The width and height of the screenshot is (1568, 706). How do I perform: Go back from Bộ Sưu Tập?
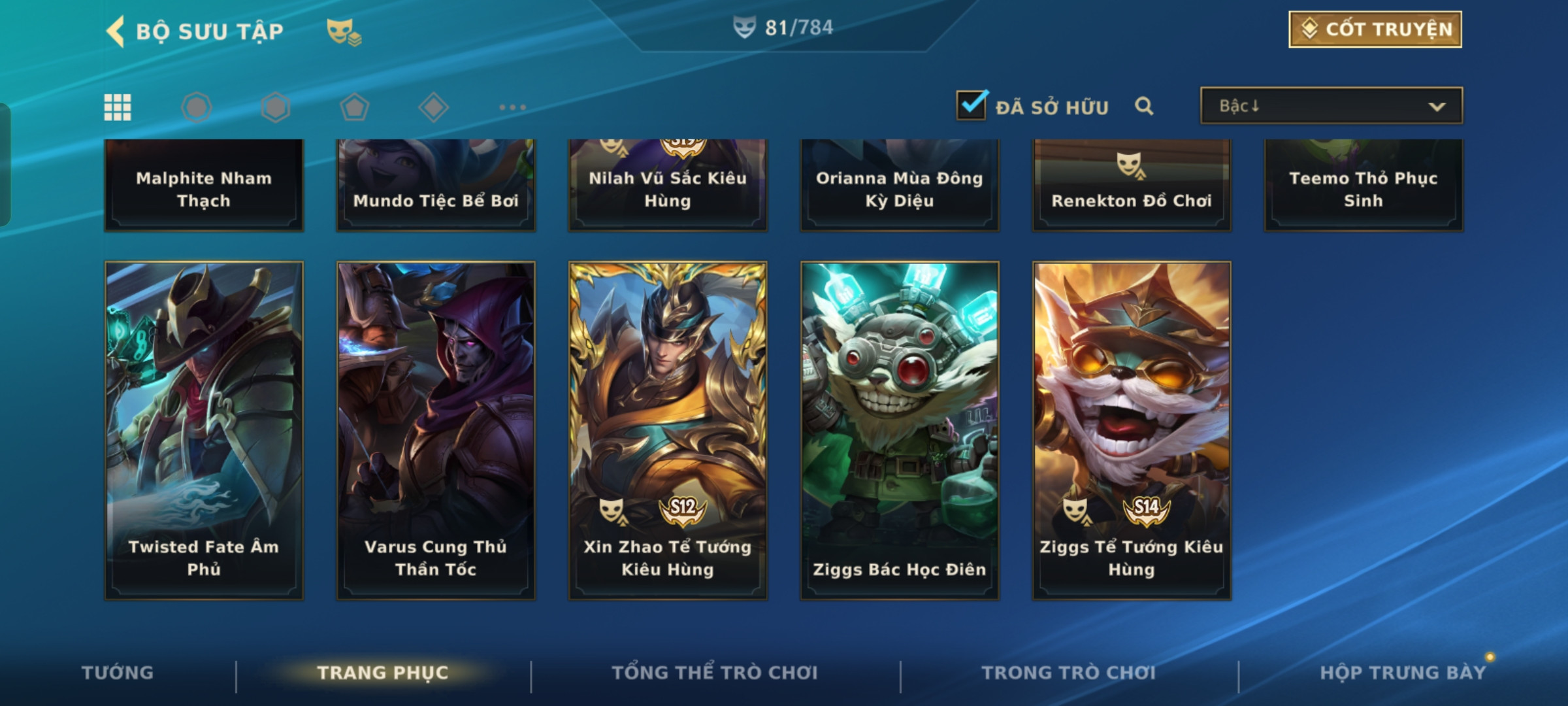click(x=116, y=31)
